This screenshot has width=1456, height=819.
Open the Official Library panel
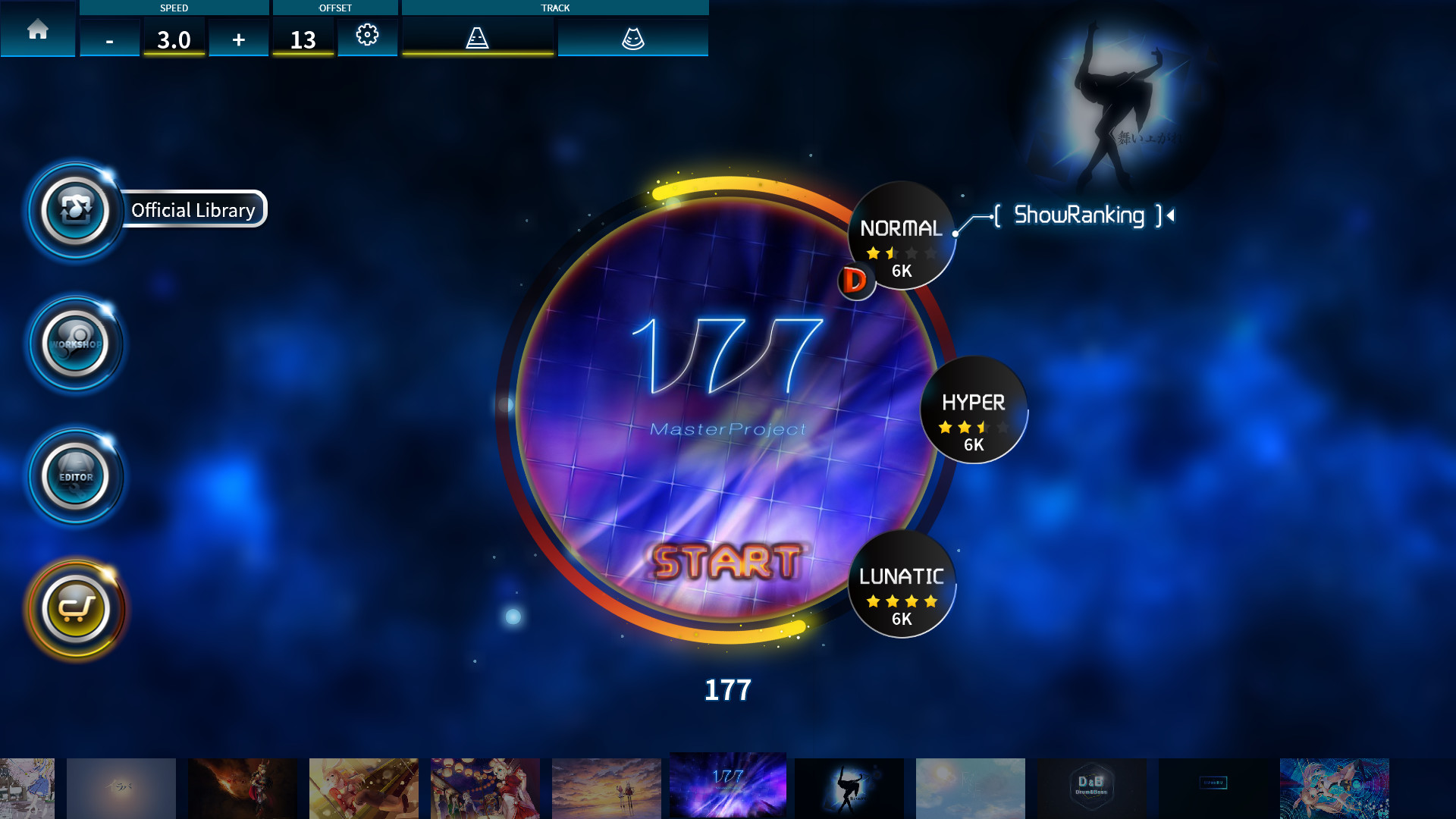[76, 211]
